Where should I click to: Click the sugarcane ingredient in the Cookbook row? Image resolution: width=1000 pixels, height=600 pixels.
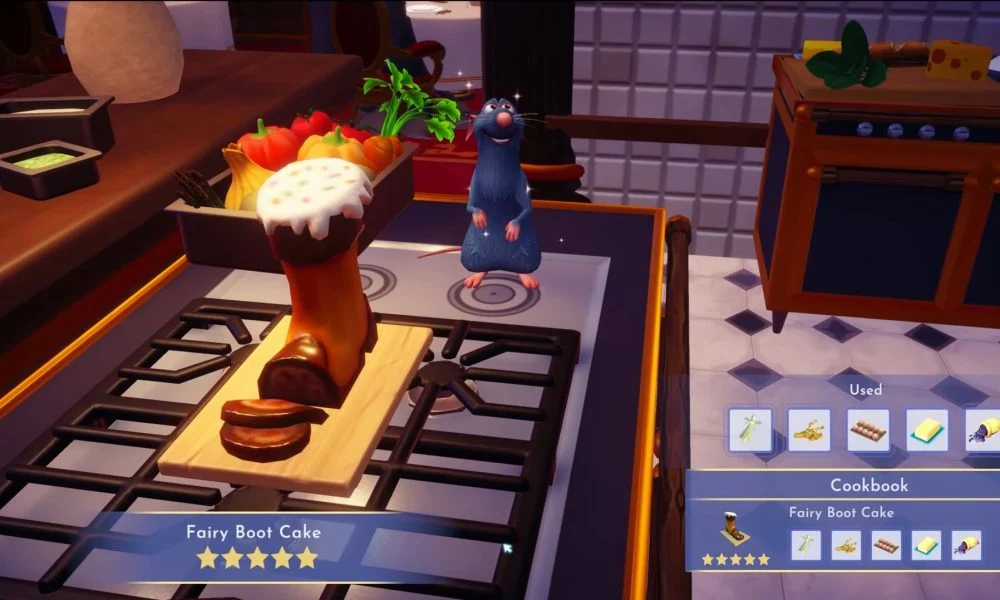[x=806, y=545]
